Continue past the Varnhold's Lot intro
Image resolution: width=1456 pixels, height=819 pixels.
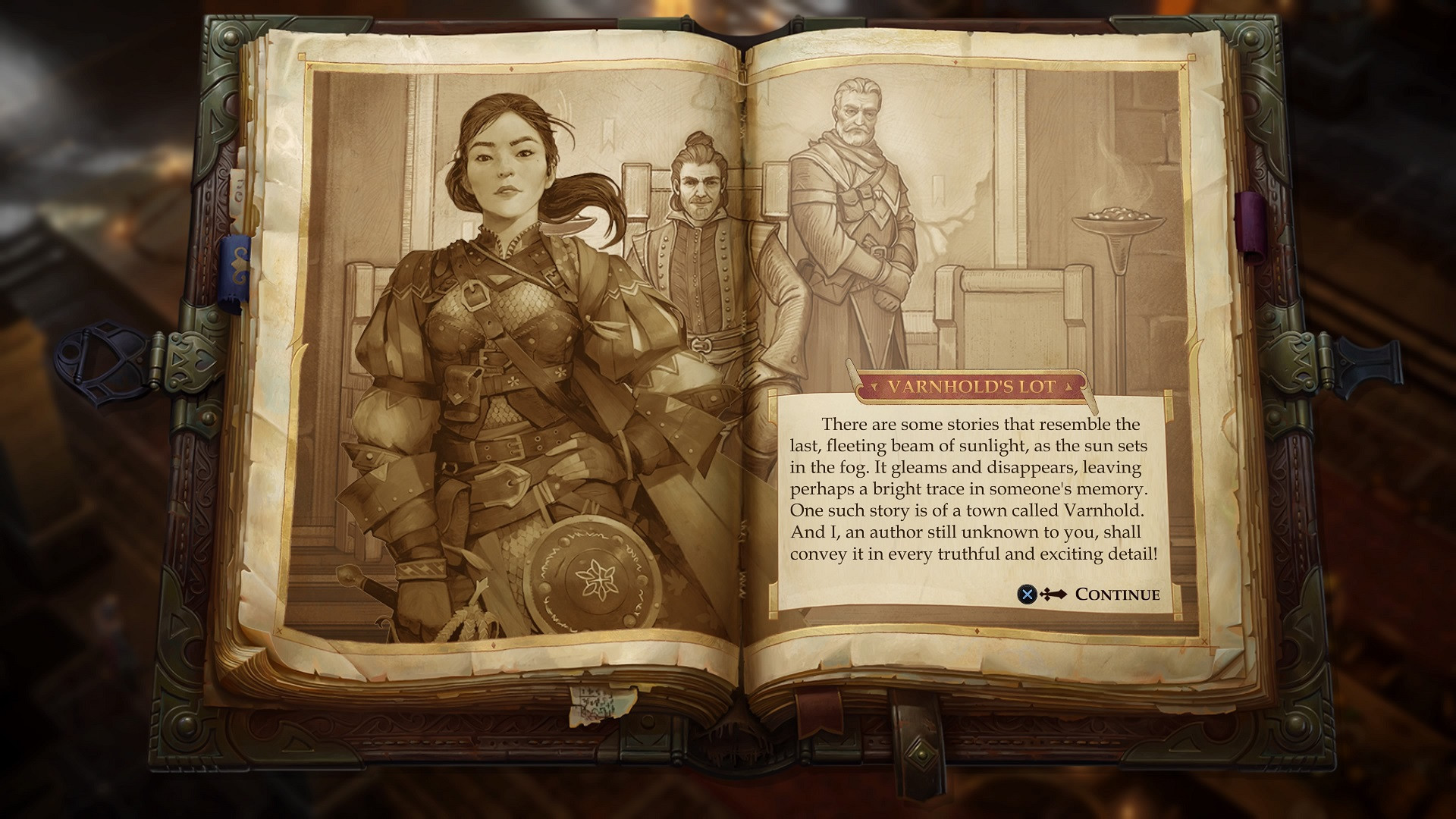point(1116,595)
